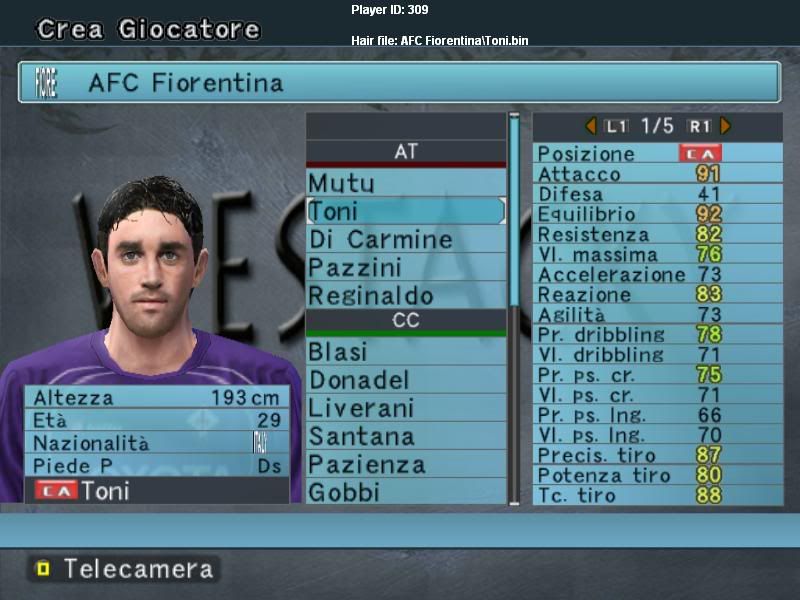Viewport: 800px width, 600px height.
Task: Go to previous stats page arrow
Action: [590, 126]
